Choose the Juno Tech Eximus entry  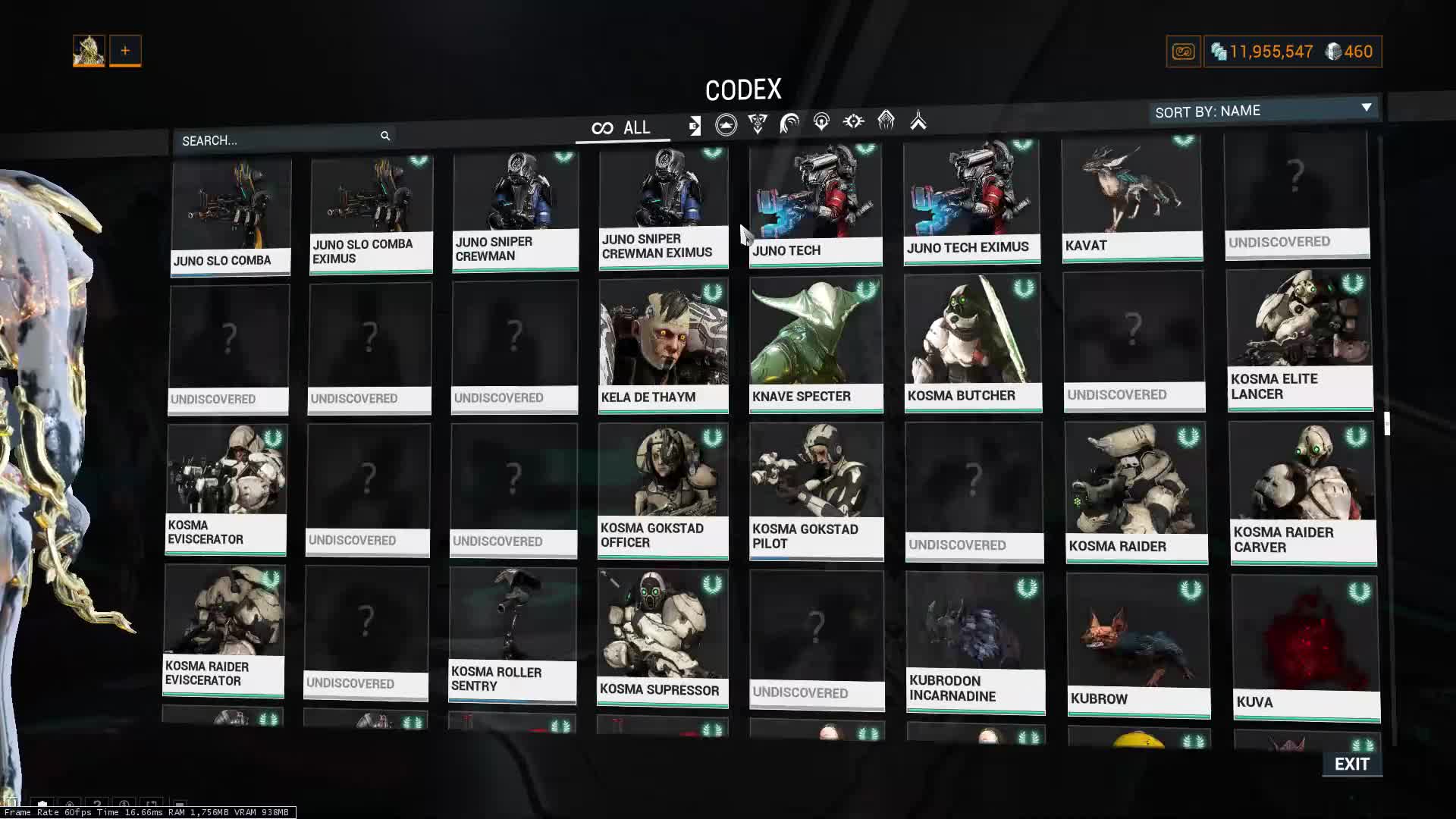971,202
